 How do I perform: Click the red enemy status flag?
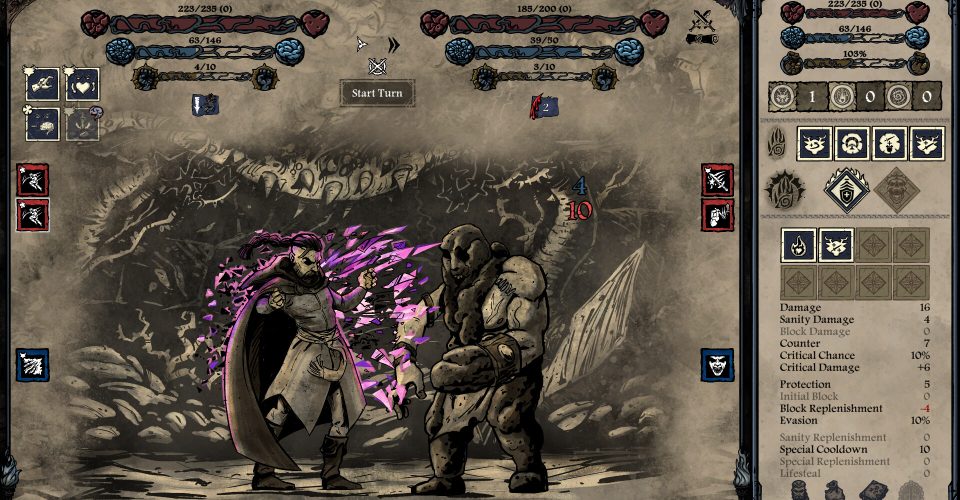[x=542, y=103]
